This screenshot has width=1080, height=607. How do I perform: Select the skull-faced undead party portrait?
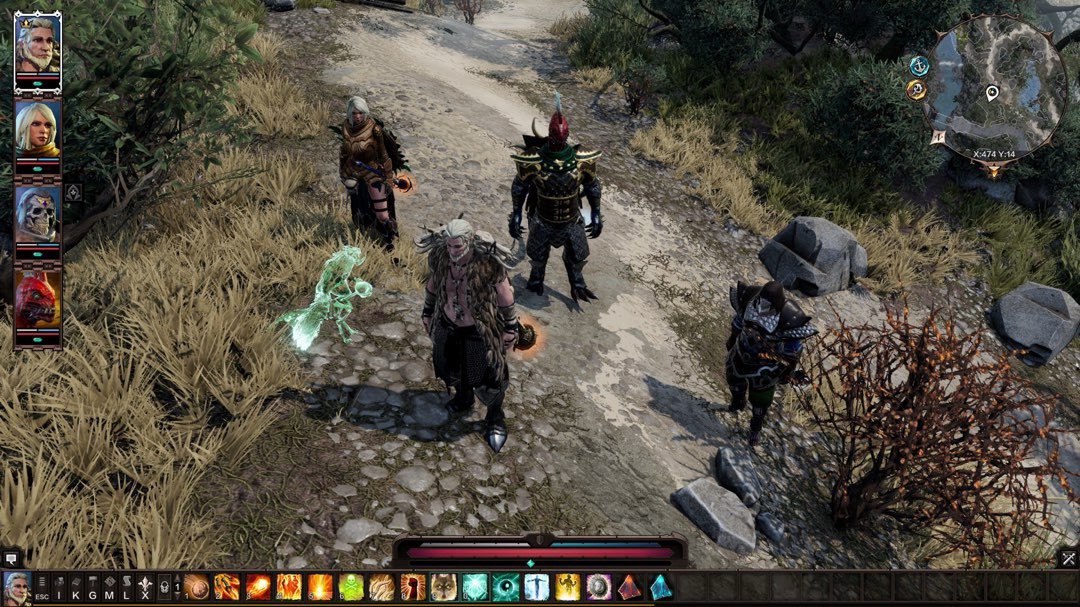pos(37,214)
